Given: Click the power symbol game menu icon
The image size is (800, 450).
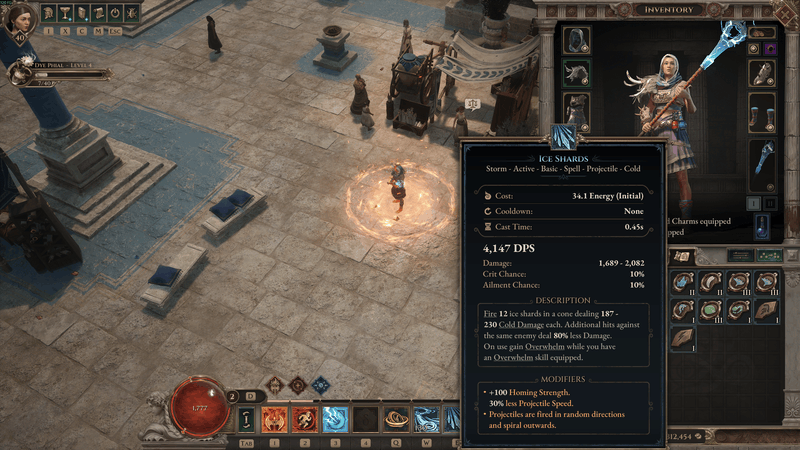Looking at the screenshot, I should point(115,13).
